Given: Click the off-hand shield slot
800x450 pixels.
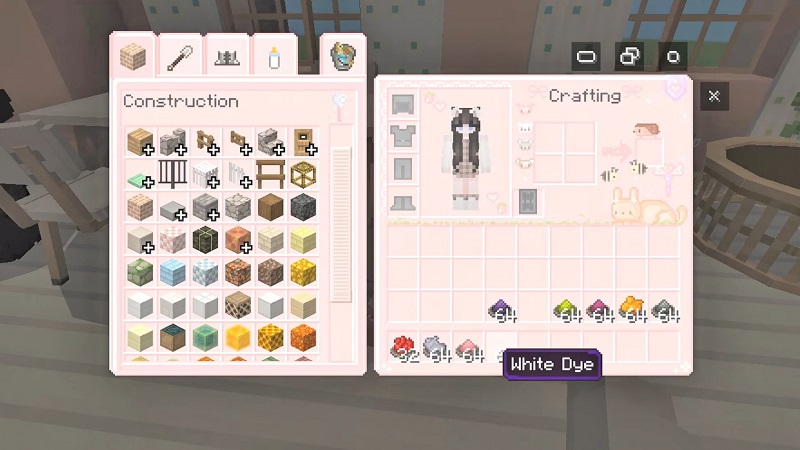Looking at the screenshot, I should [528, 200].
